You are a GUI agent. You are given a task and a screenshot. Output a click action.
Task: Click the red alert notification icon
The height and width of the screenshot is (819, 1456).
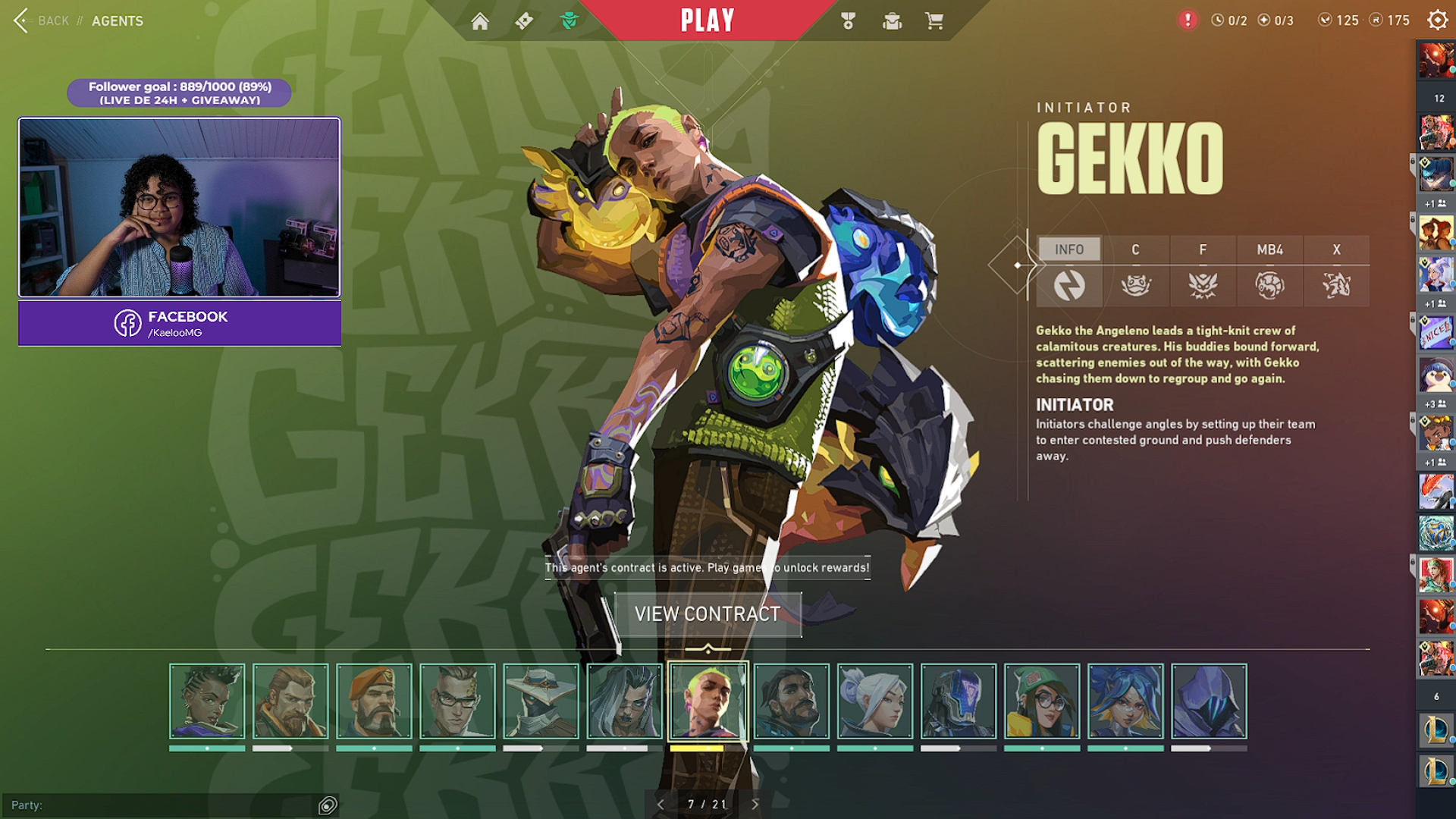[x=1188, y=20]
